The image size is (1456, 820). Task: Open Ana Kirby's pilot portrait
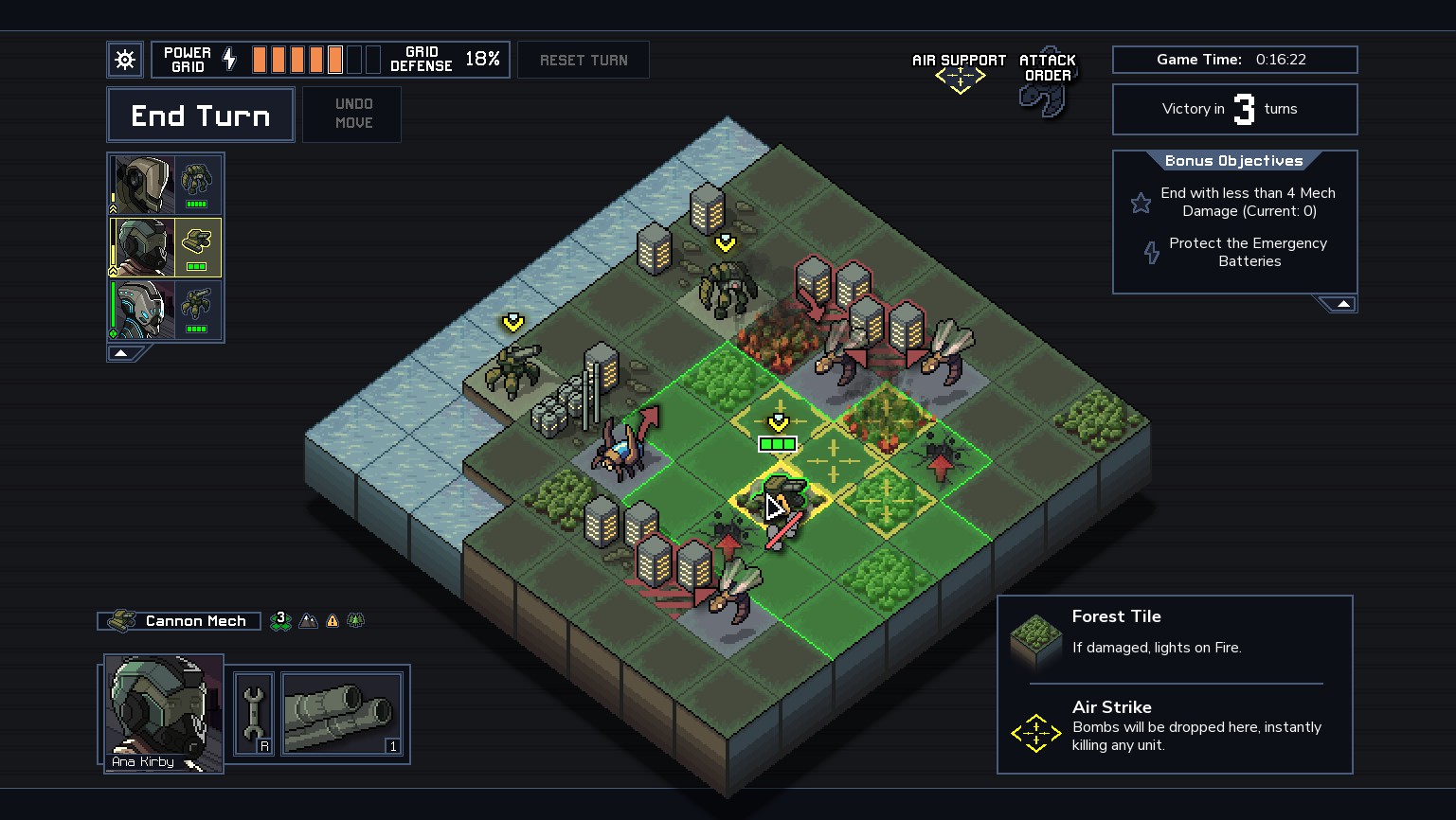[x=163, y=712]
